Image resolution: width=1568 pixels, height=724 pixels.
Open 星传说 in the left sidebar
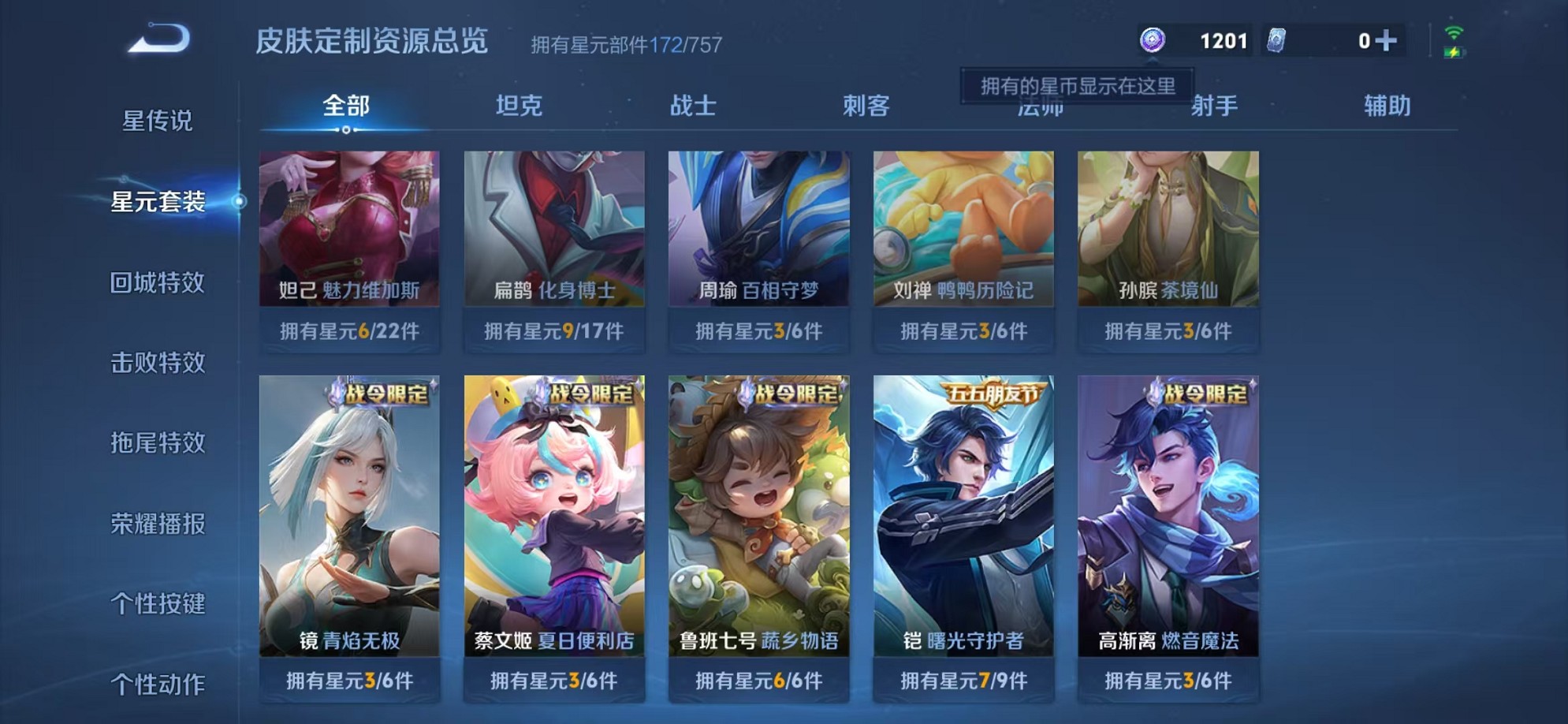157,122
